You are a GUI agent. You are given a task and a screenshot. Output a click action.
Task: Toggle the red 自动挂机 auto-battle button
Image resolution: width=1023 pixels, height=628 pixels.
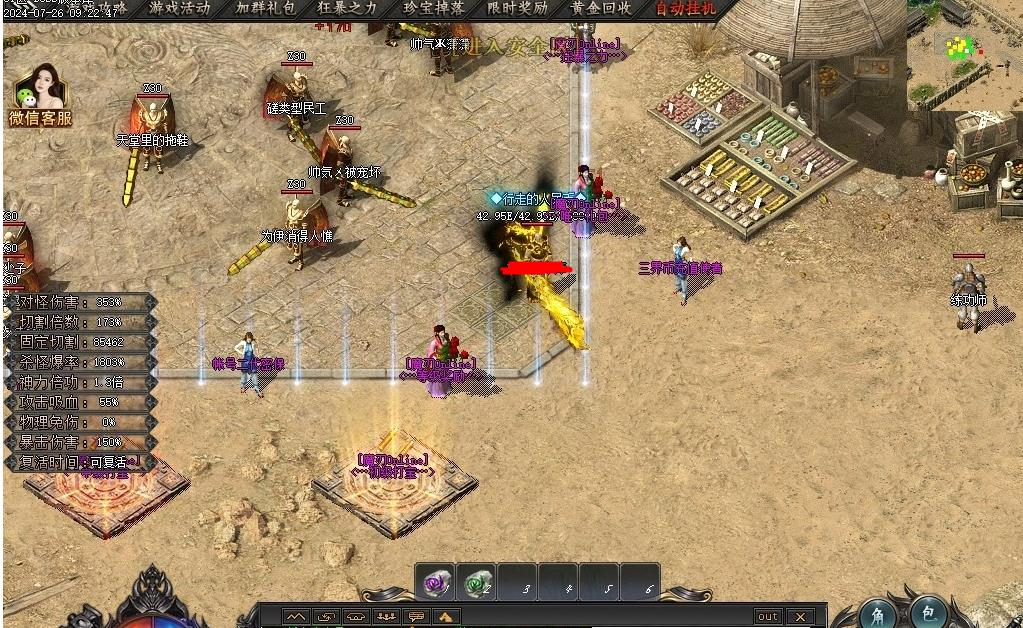pyautogui.click(x=686, y=8)
